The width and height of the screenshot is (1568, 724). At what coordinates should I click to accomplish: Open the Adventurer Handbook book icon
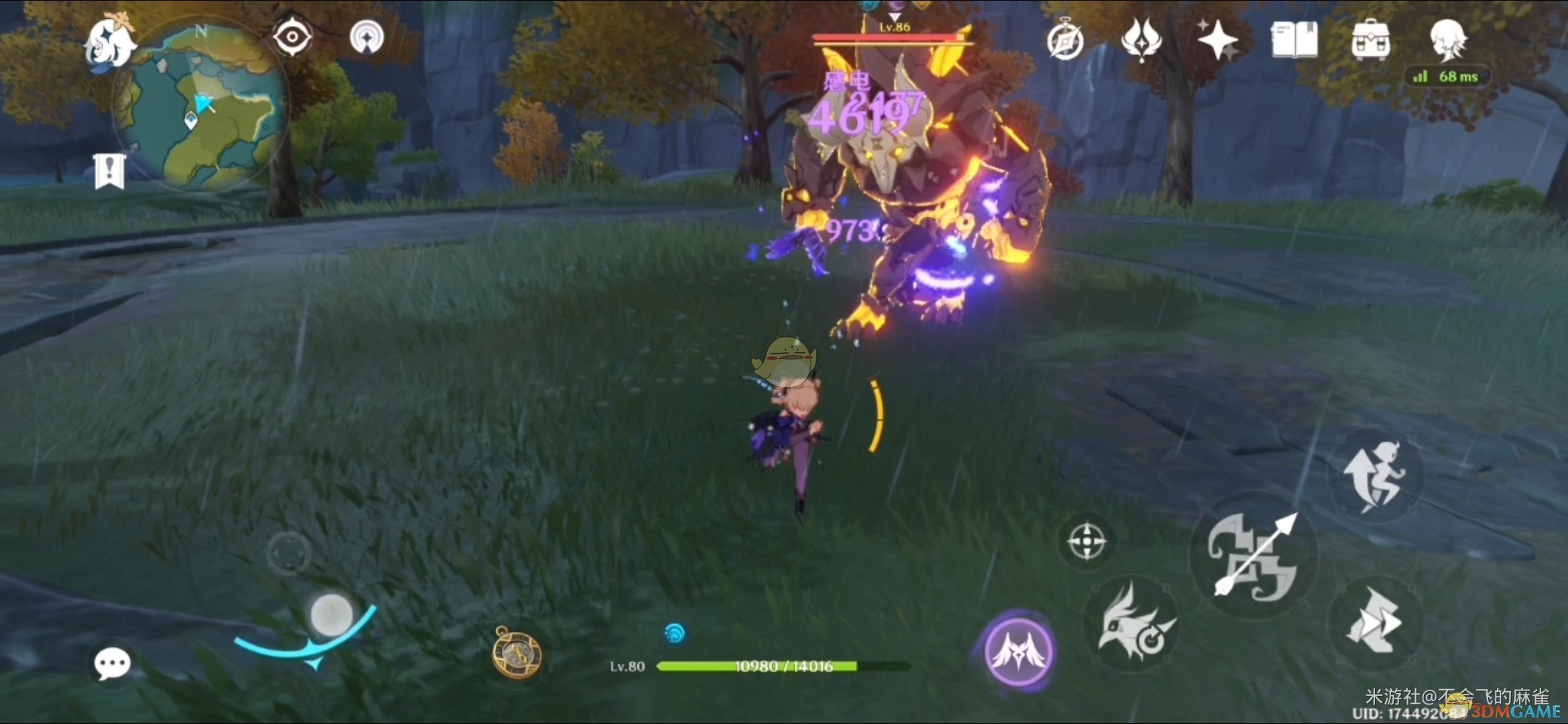click(x=1294, y=40)
